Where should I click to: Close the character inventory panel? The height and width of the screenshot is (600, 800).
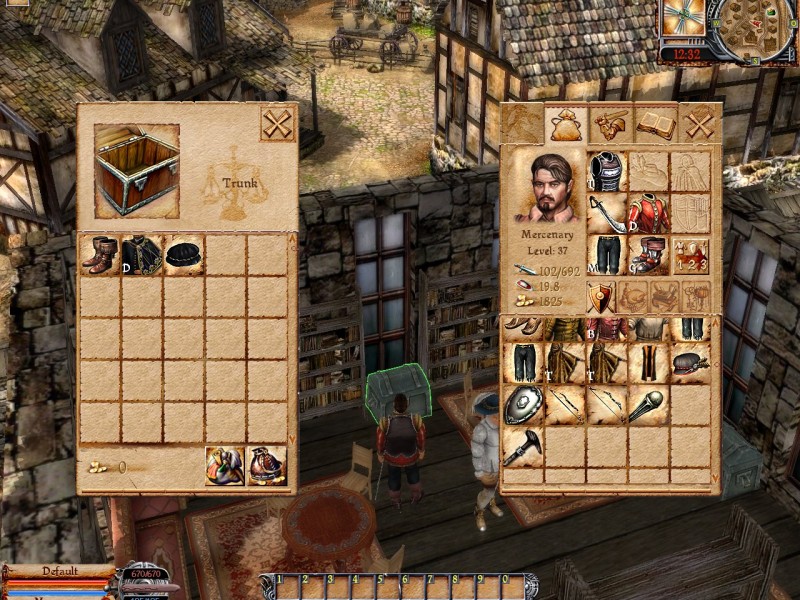click(x=700, y=124)
